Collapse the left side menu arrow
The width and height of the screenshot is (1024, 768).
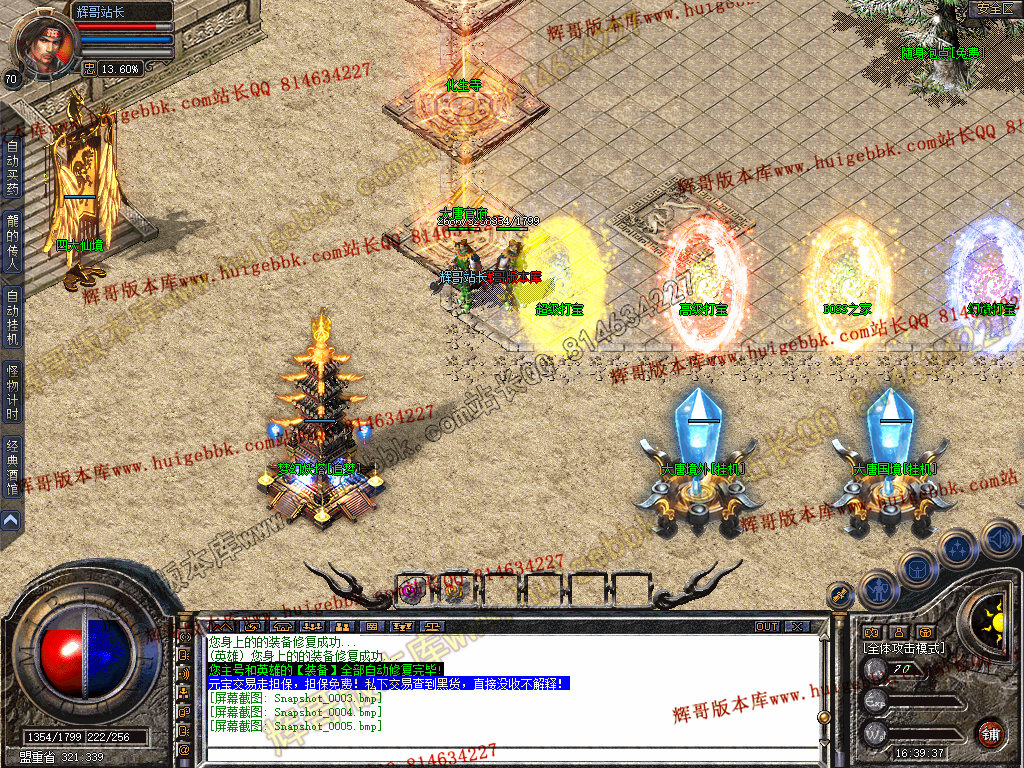click(11, 520)
